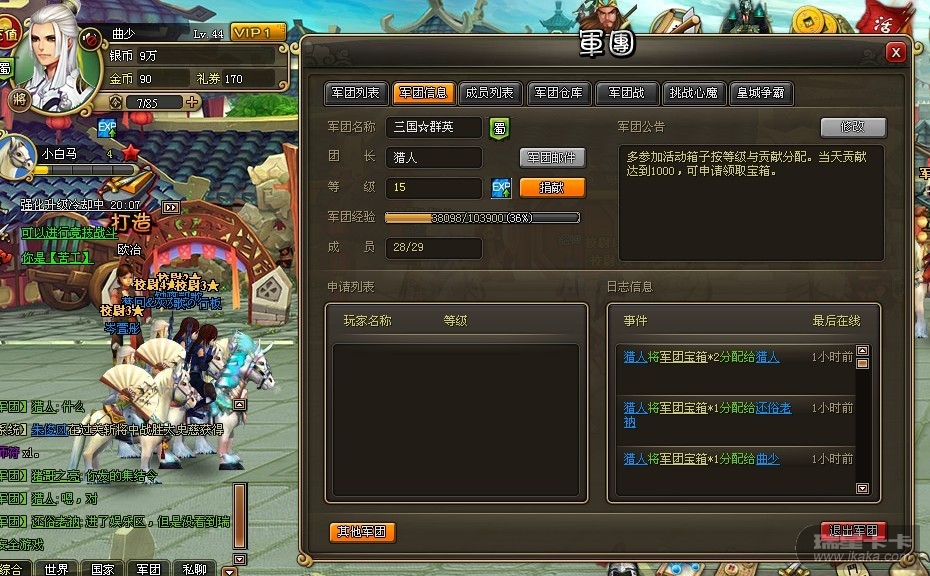Close the 军团 window
Screen dimensions: 930x576
coord(896,51)
